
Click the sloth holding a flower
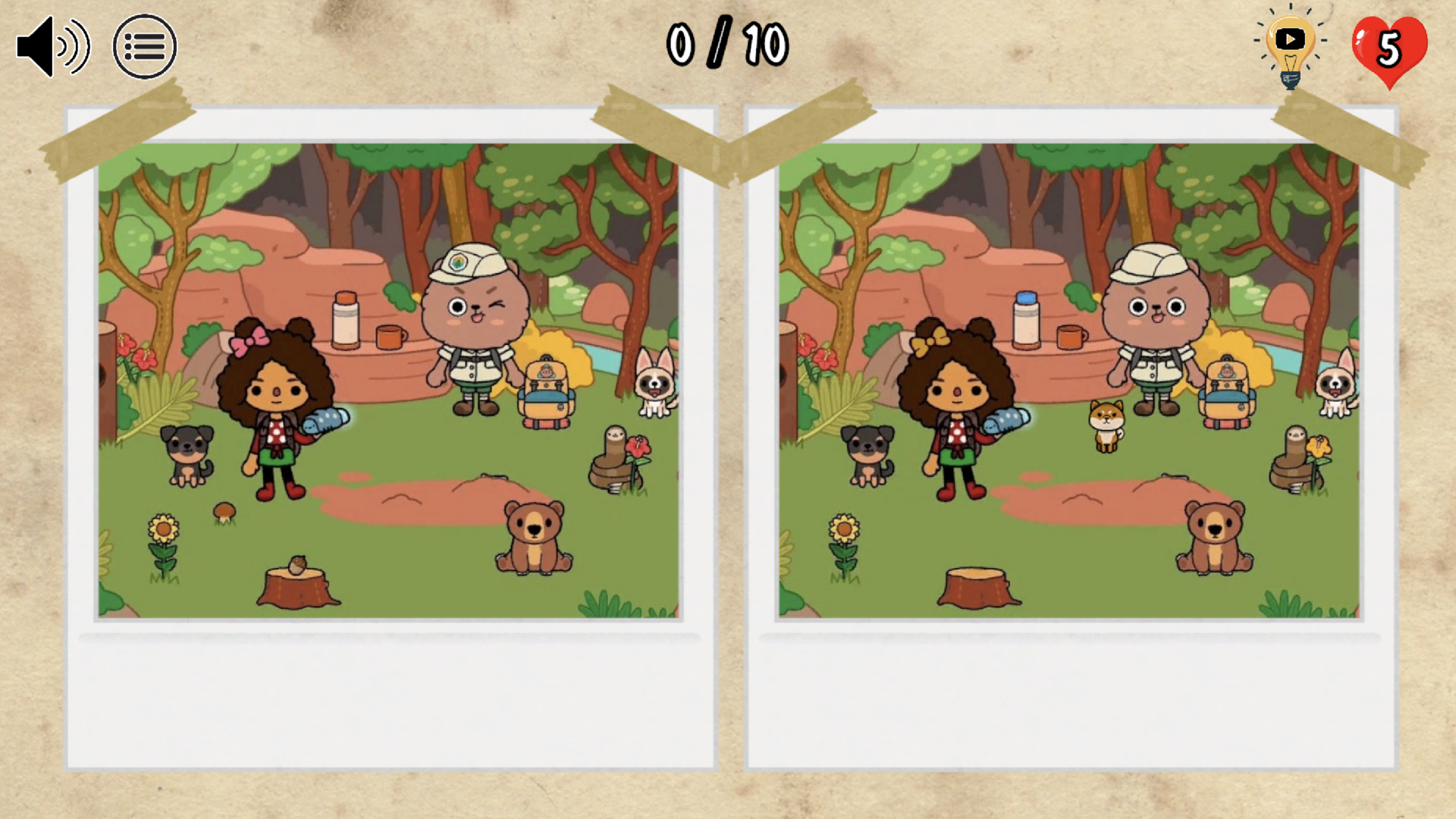click(614, 455)
